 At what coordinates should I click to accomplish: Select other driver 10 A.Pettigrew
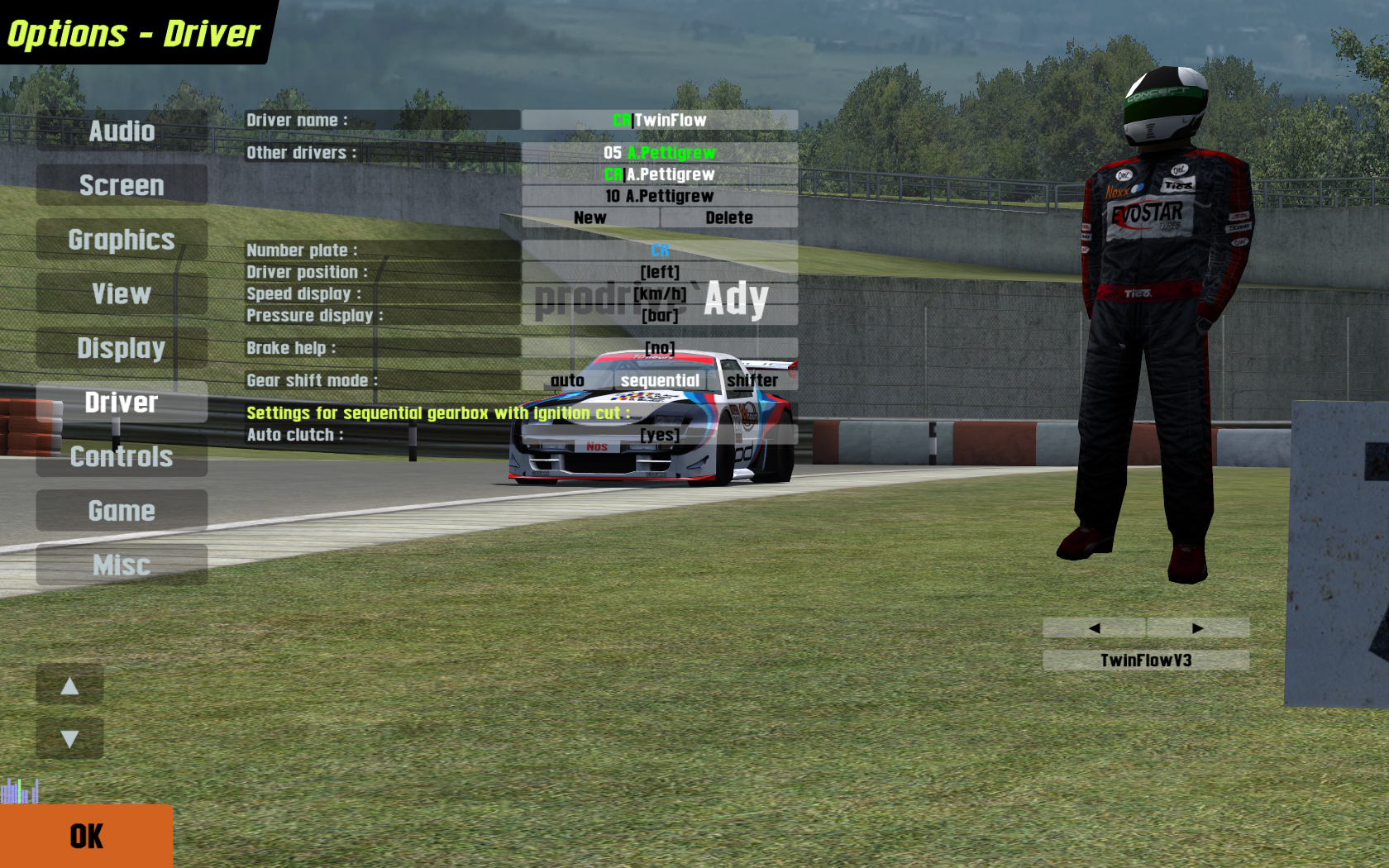pyautogui.click(x=660, y=196)
